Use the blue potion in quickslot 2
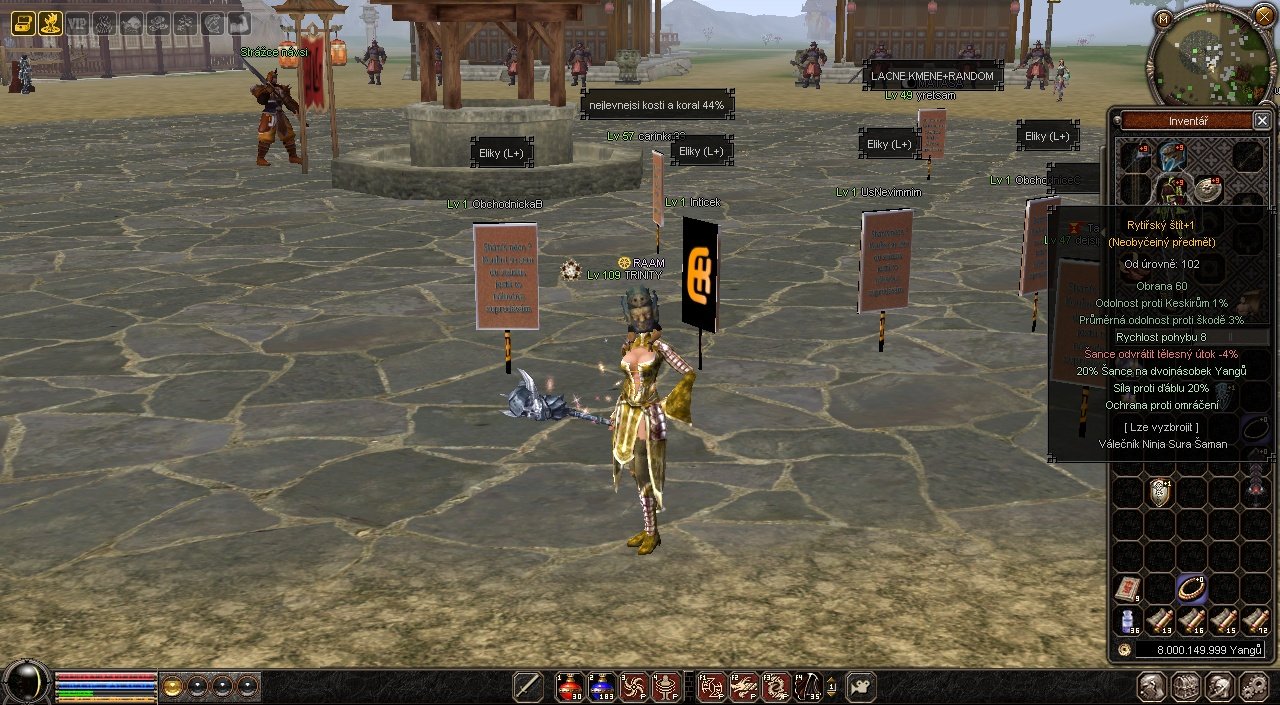 602,687
